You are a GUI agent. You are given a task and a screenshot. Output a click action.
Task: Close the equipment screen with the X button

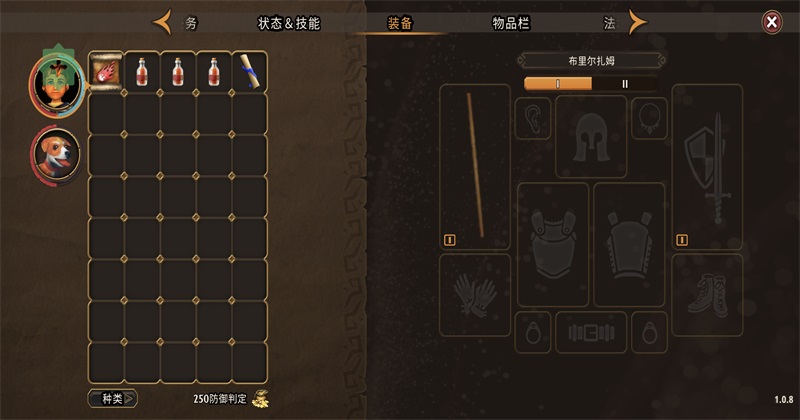coord(771,22)
